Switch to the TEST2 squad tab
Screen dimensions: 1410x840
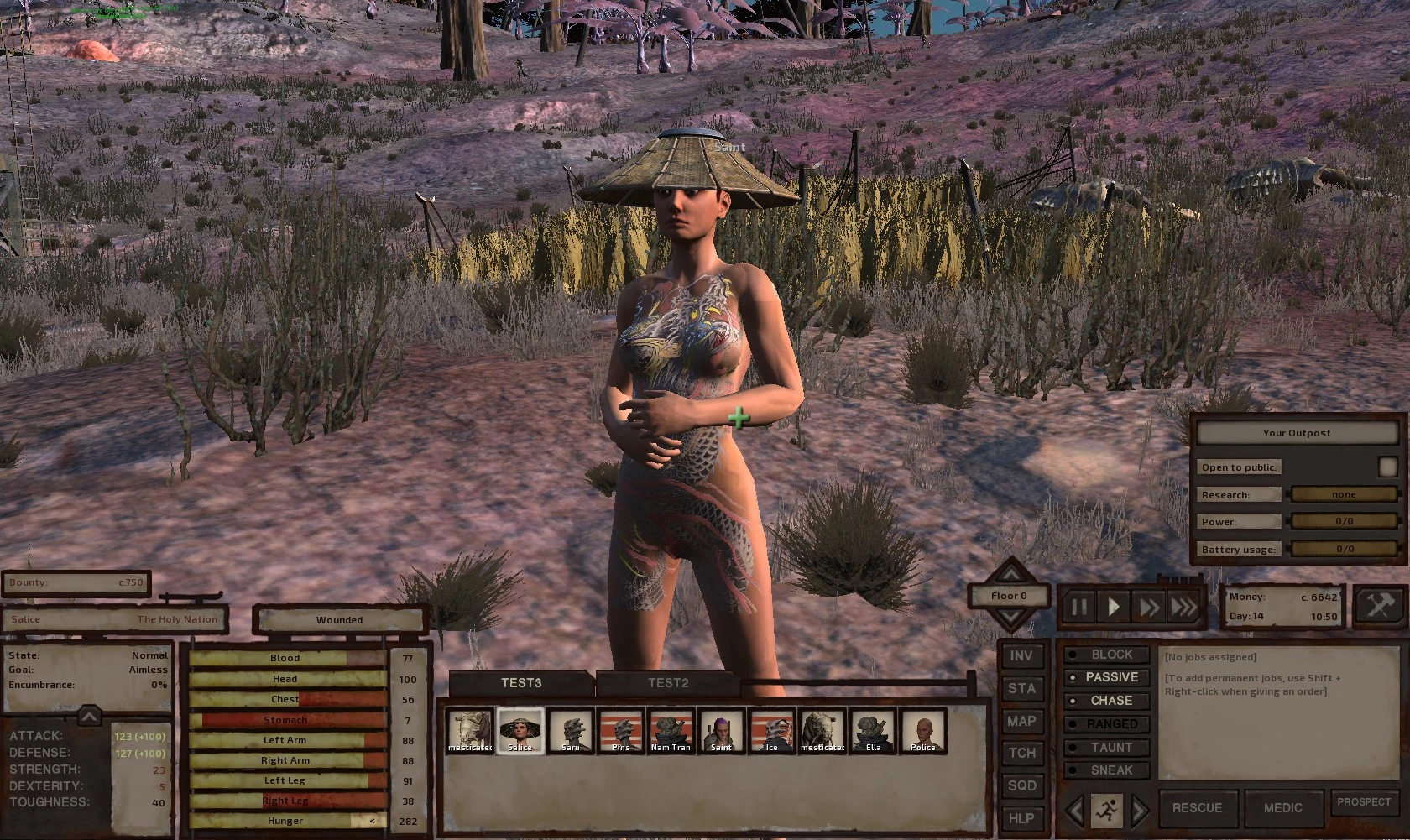pyautogui.click(x=667, y=683)
